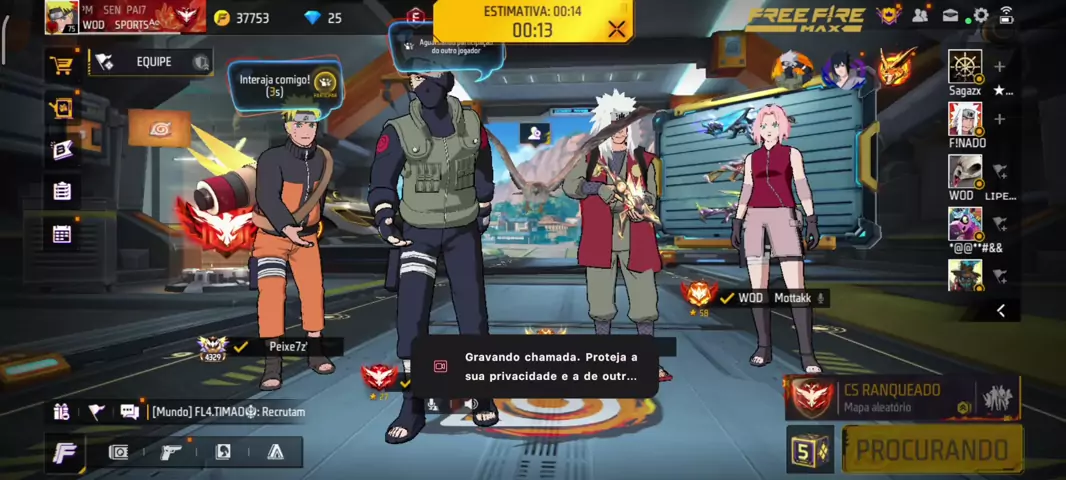Open the calendar events icon
The height and width of the screenshot is (480, 1066).
coord(62,234)
